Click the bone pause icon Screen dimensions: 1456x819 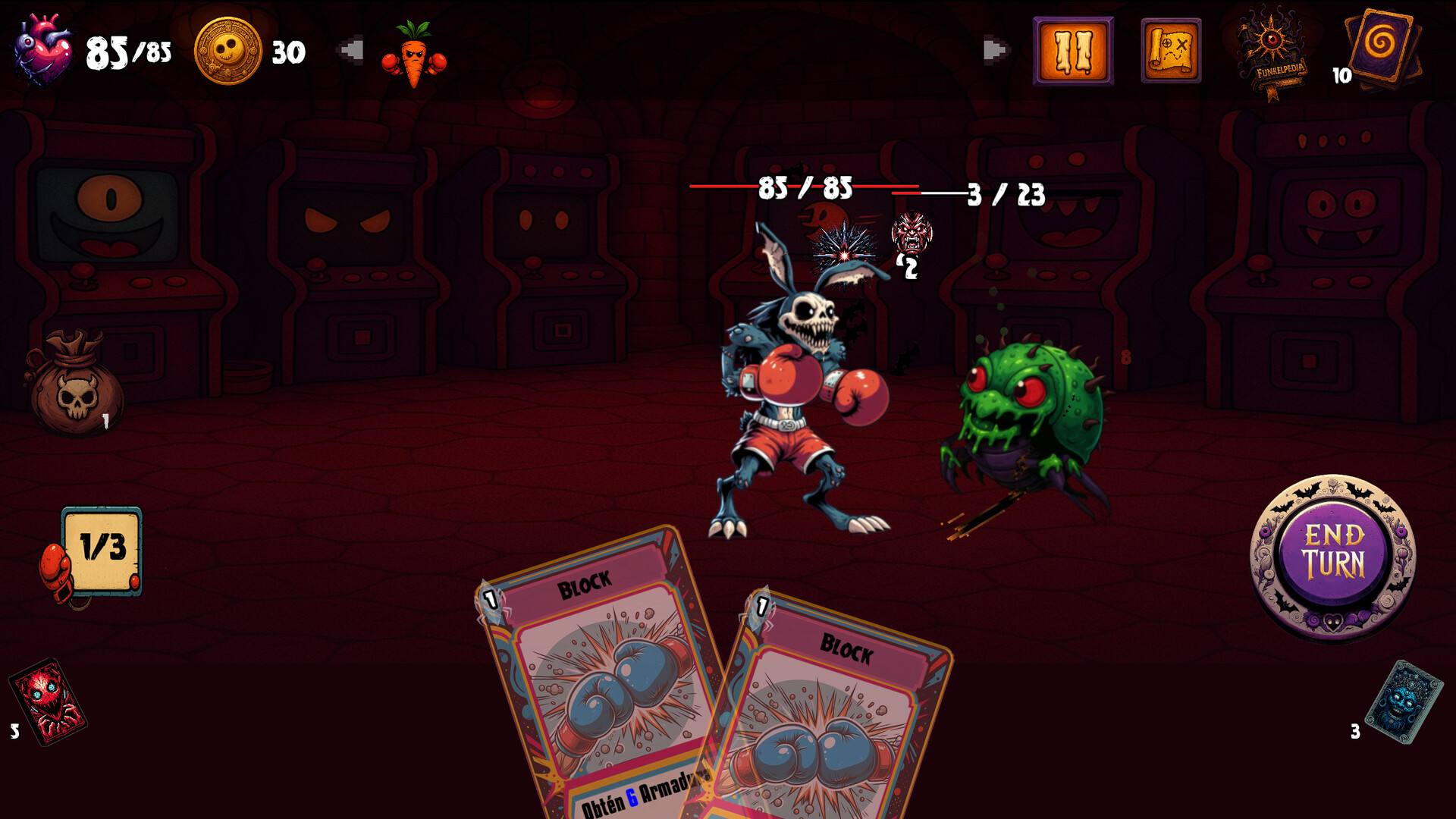coord(1073,50)
